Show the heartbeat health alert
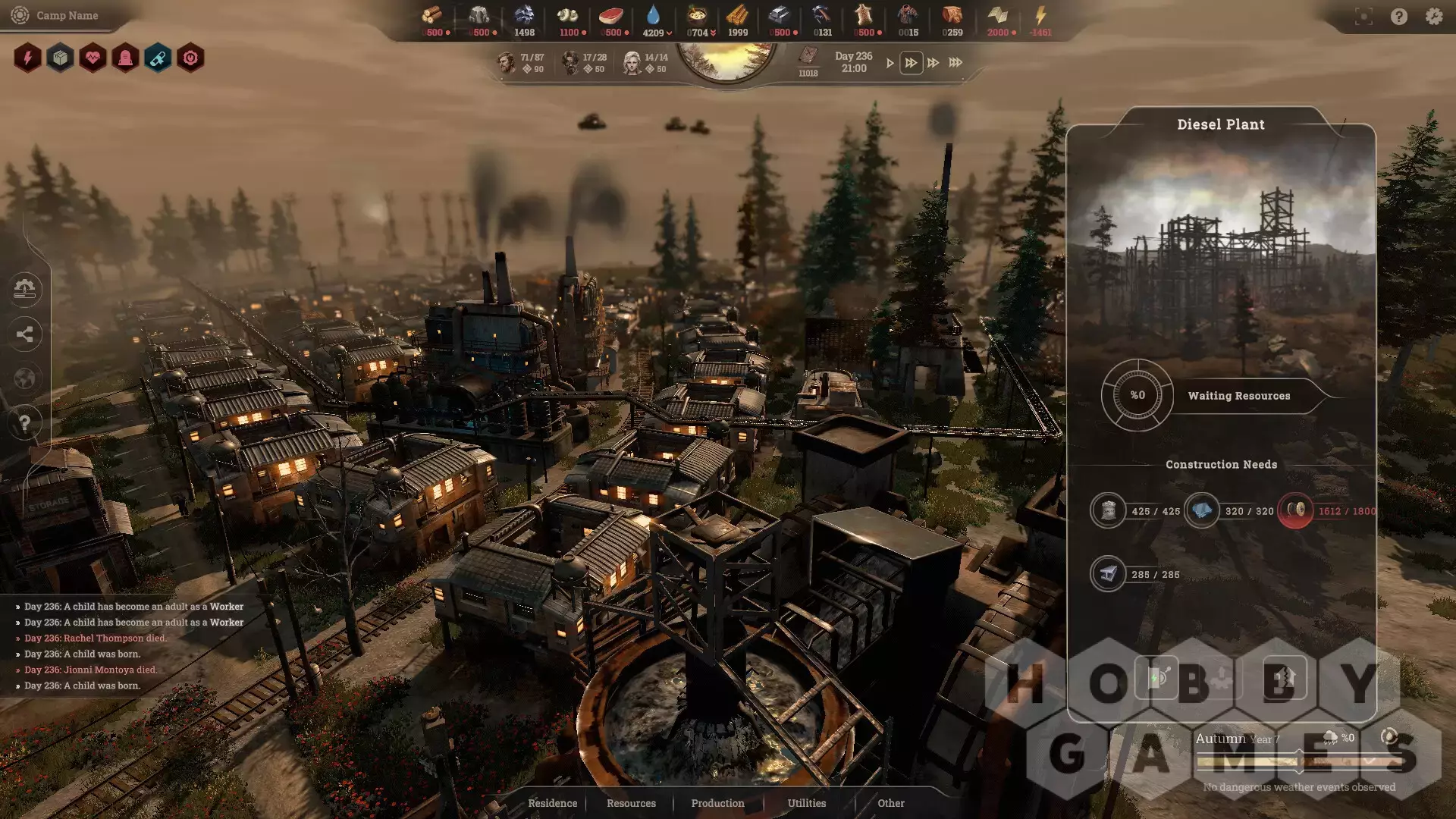This screenshot has width=1456, height=819. 93,58
